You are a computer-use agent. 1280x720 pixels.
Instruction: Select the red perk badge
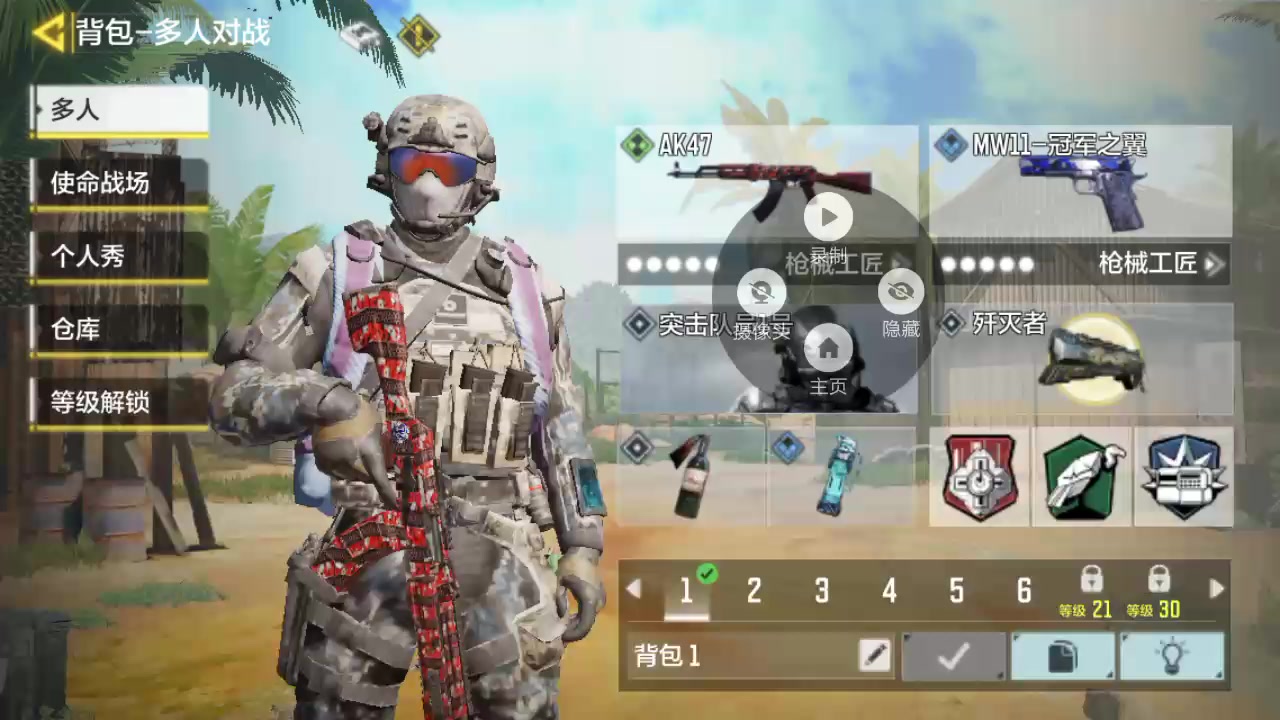(x=980, y=477)
